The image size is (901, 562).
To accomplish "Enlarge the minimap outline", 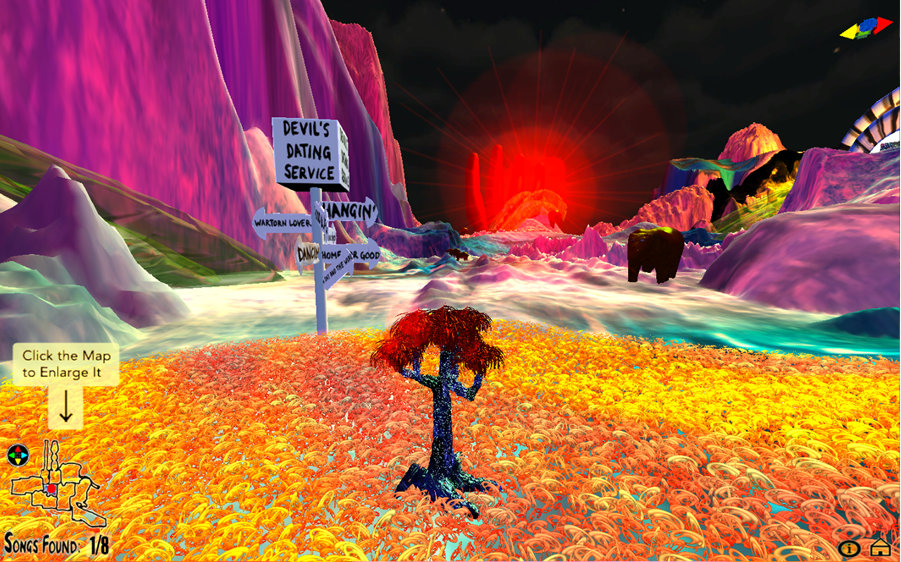I will [x=58, y=490].
